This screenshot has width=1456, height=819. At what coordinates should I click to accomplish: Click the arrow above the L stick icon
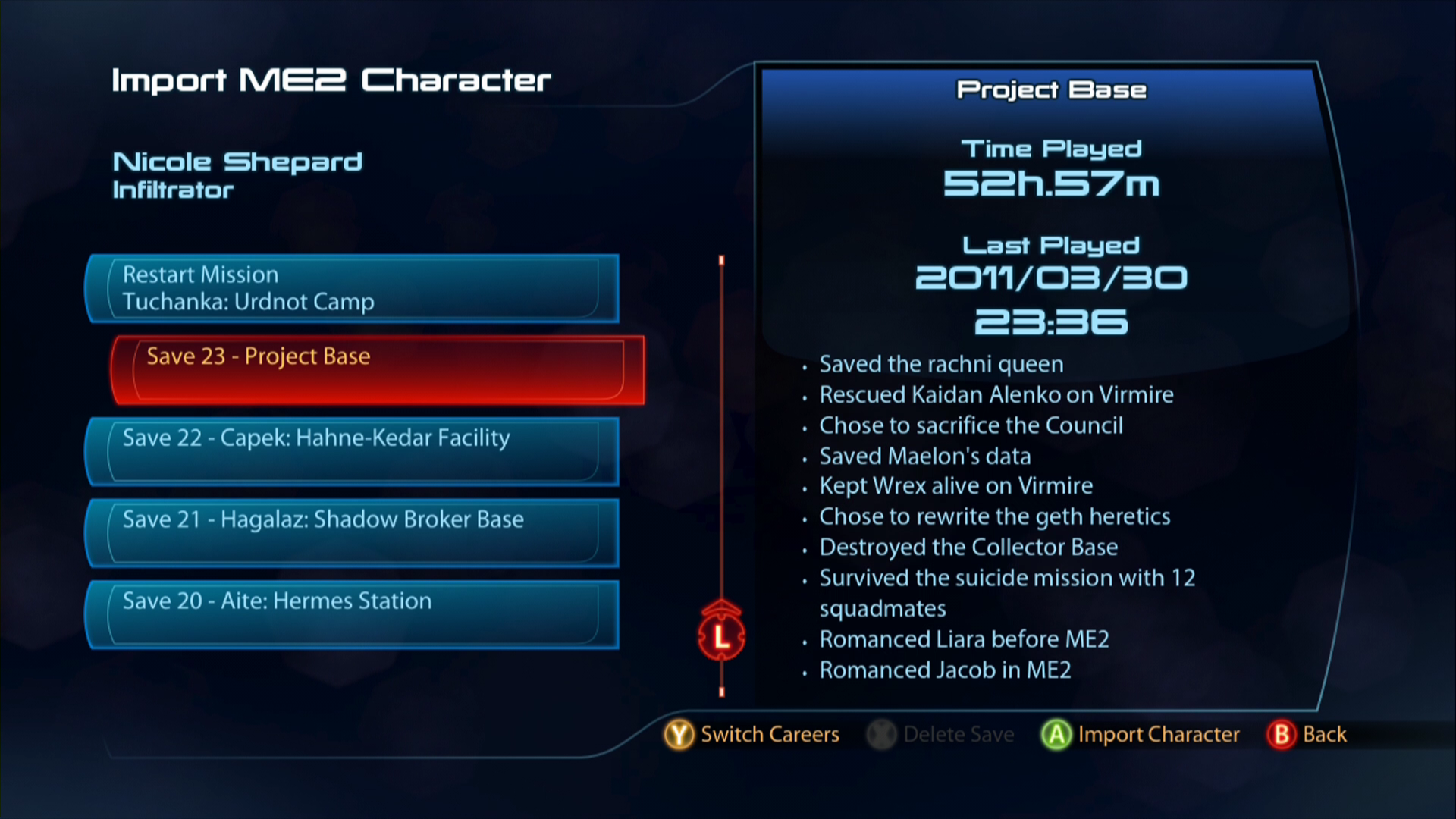(720, 607)
